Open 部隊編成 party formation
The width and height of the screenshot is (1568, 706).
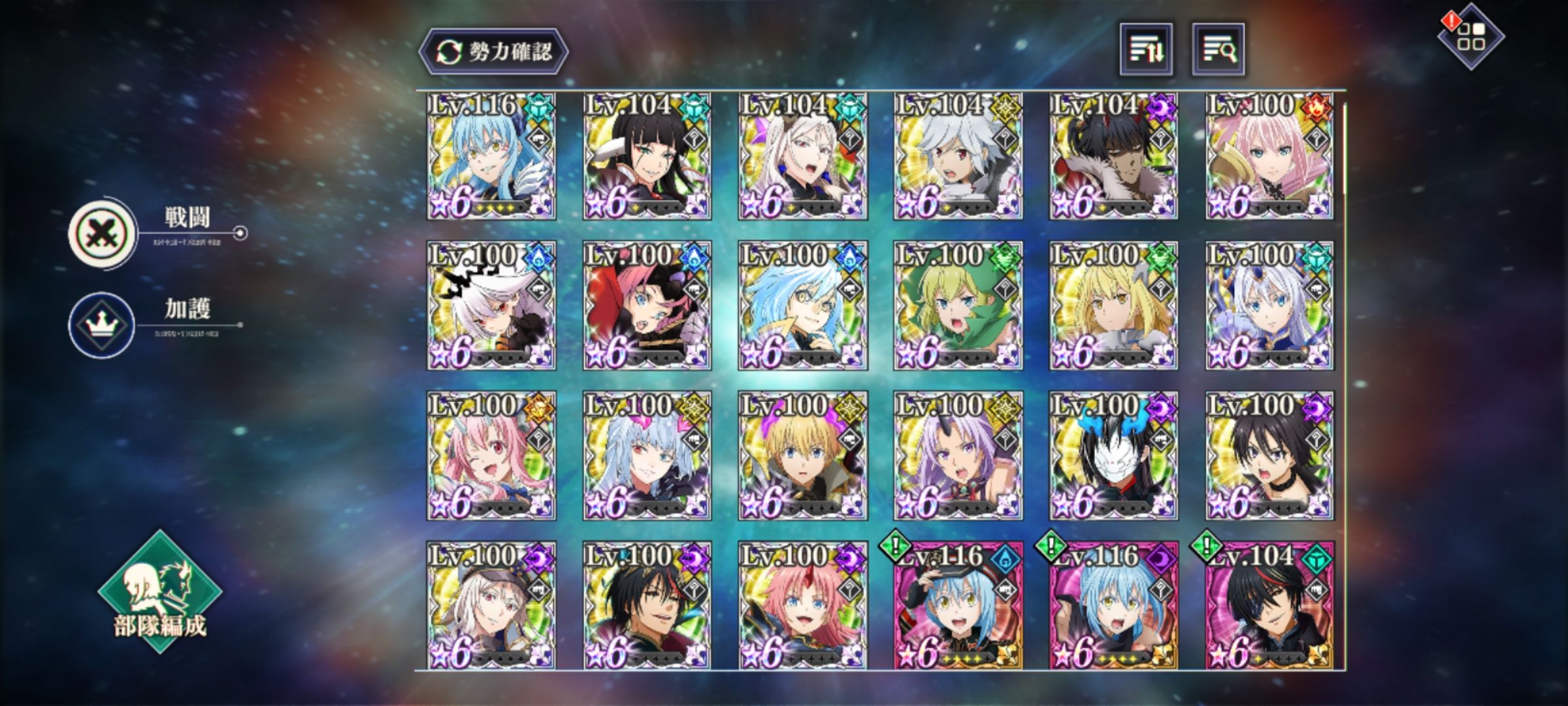click(160, 592)
